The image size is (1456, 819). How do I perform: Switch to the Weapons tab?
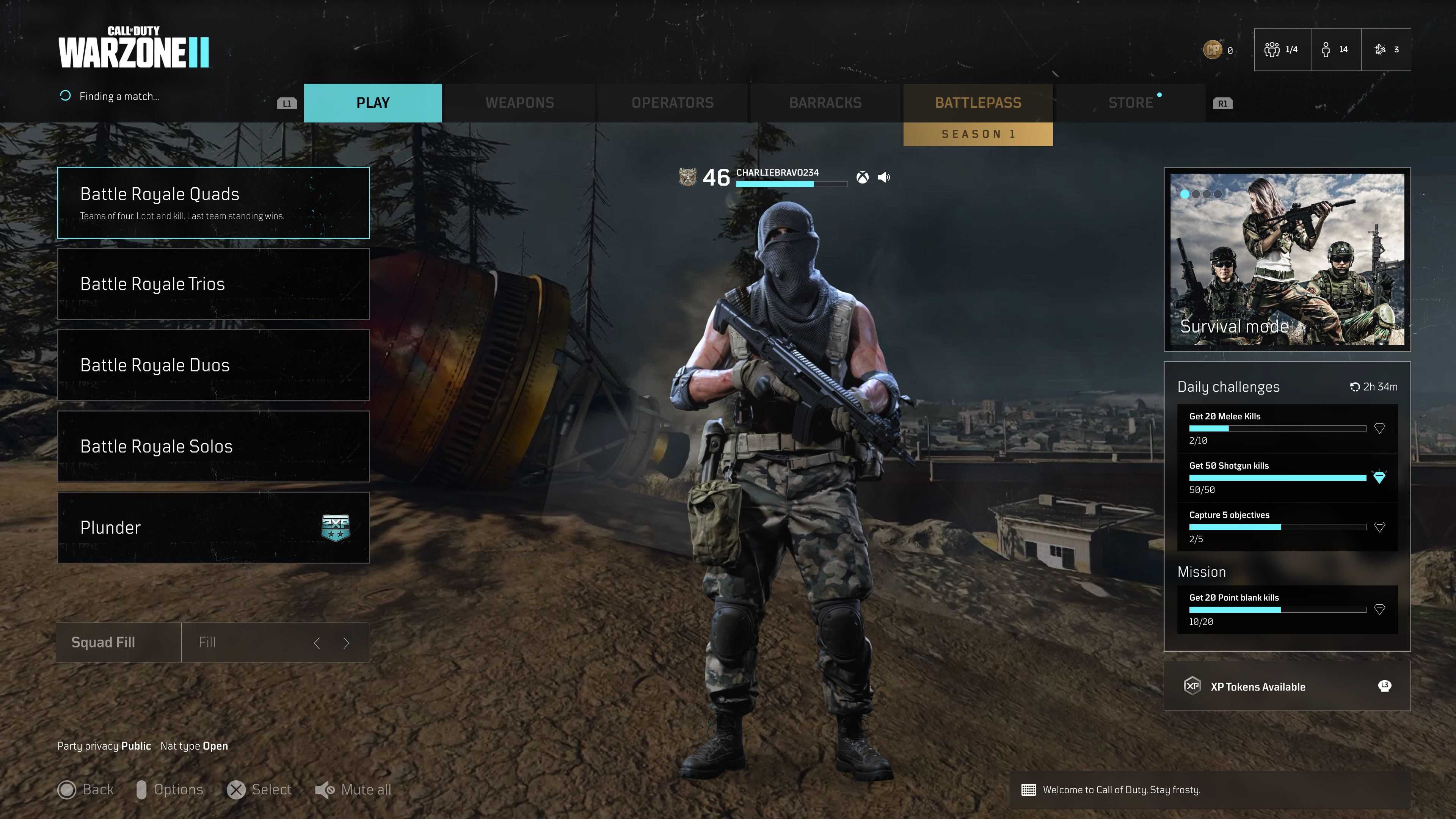[519, 103]
